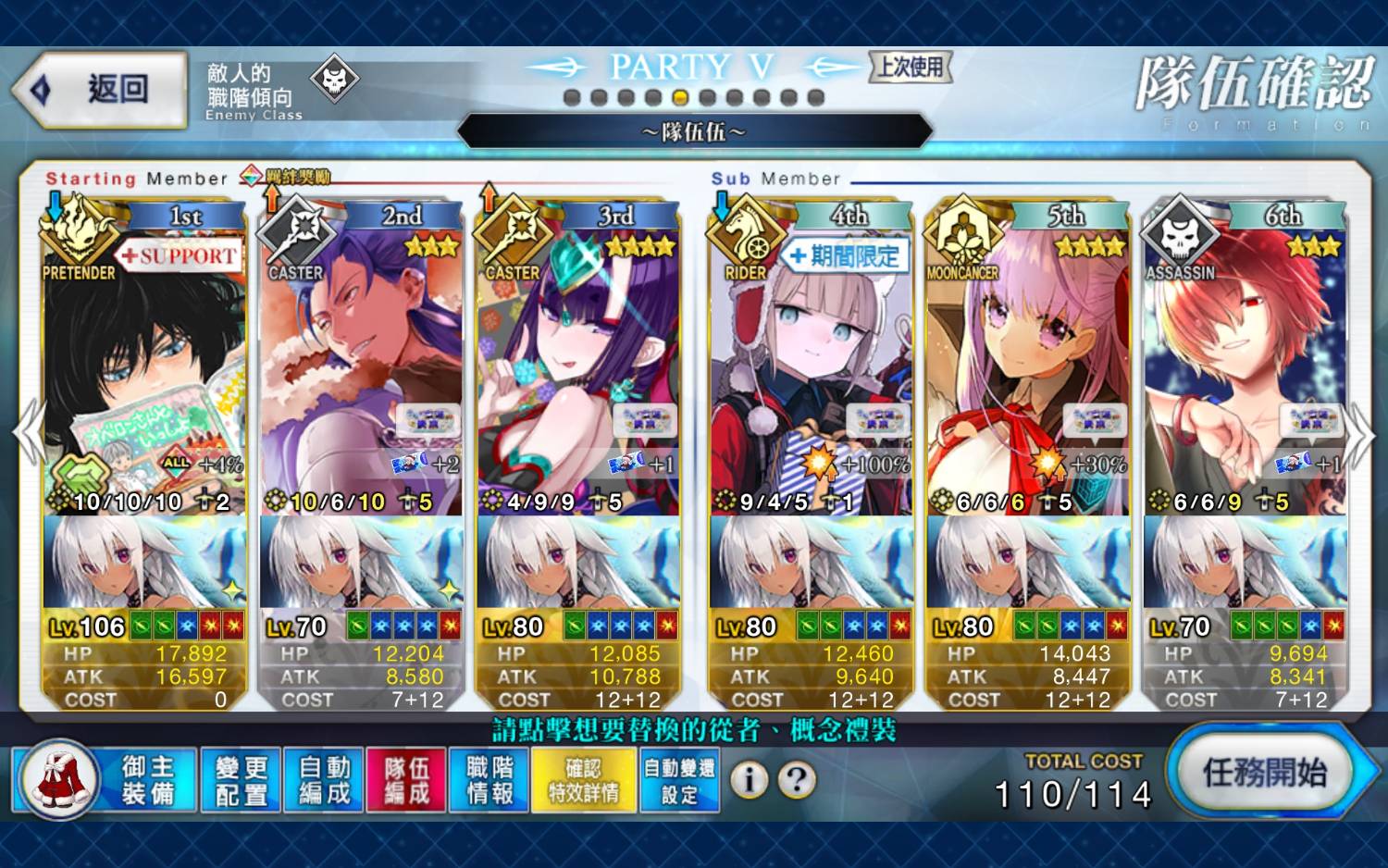This screenshot has width=1388, height=868.
Task: Click the enemy class skull icon
Action: coord(334,81)
